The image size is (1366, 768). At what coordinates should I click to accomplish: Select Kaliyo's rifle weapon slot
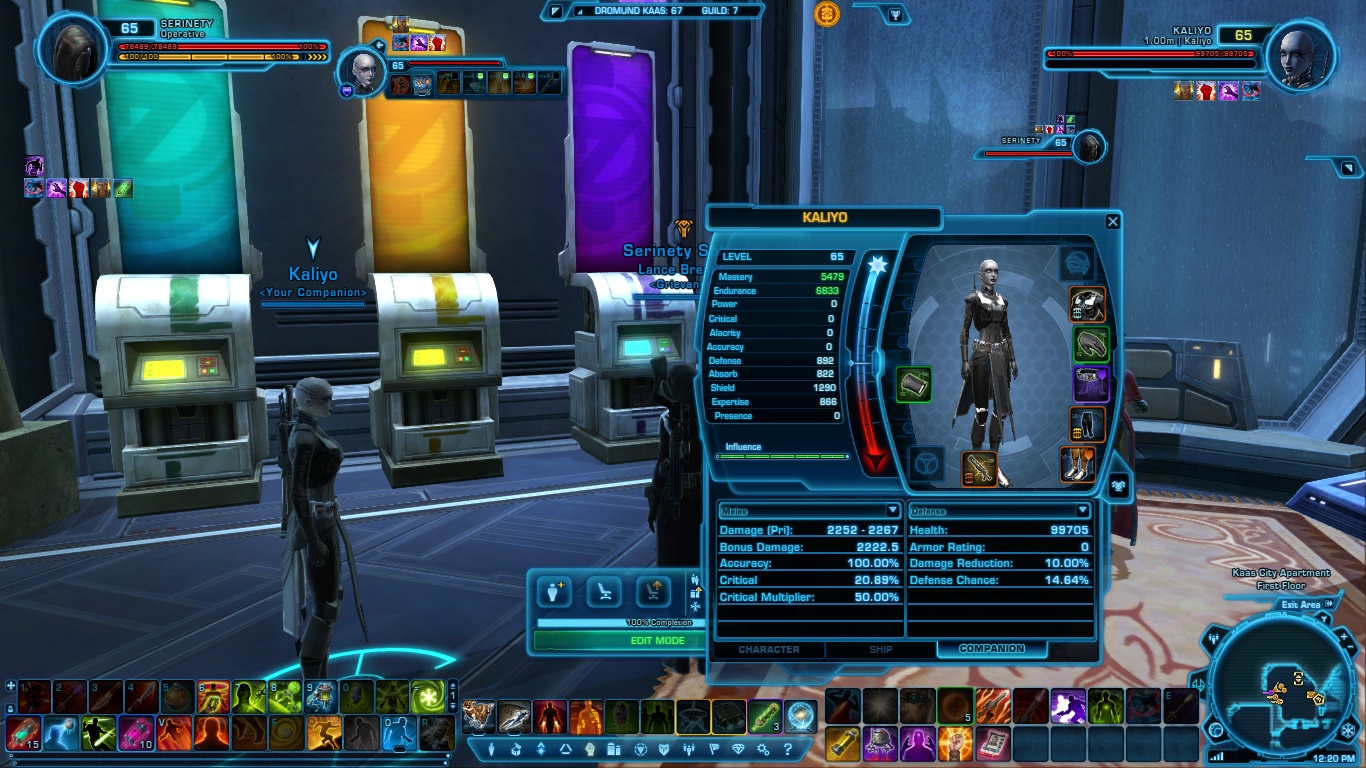pos(980,469)
